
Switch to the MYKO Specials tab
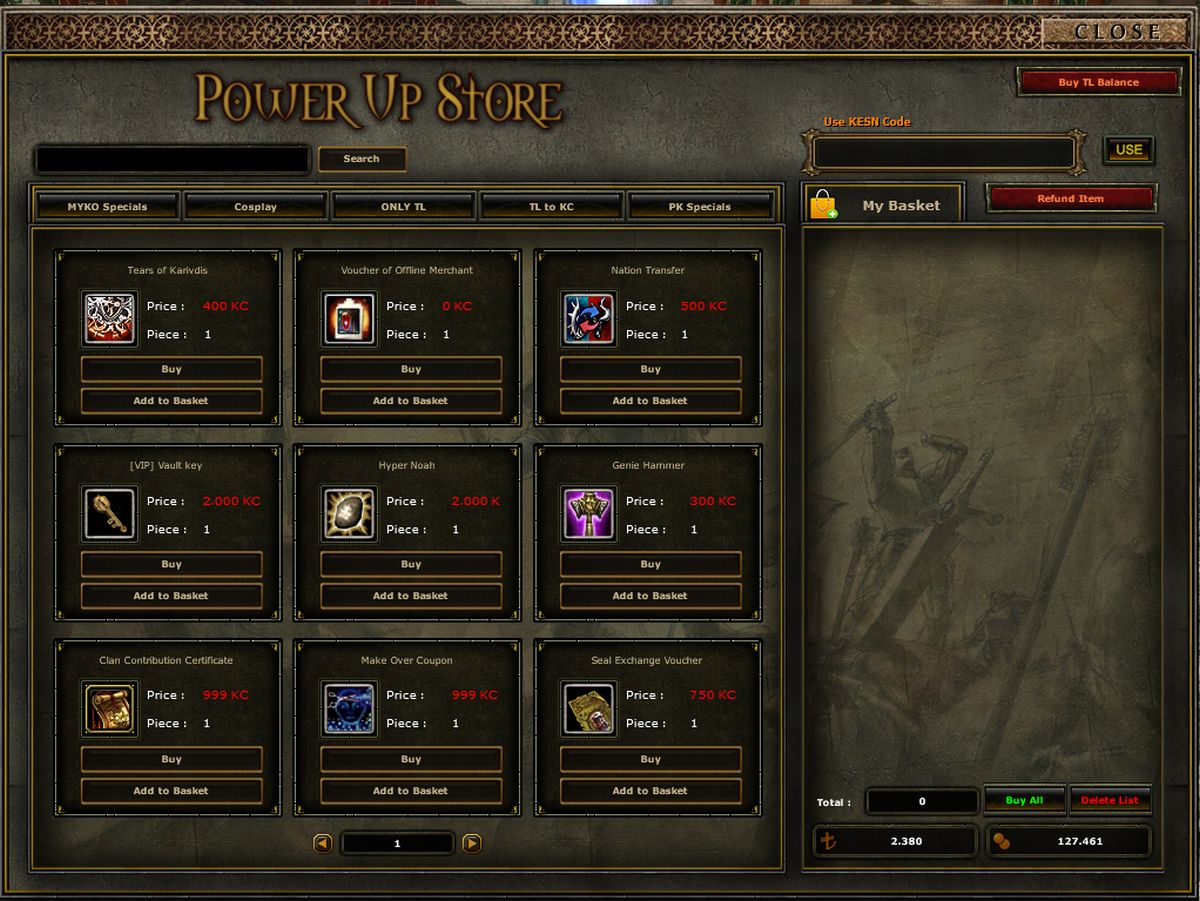[x=107, y=207]
